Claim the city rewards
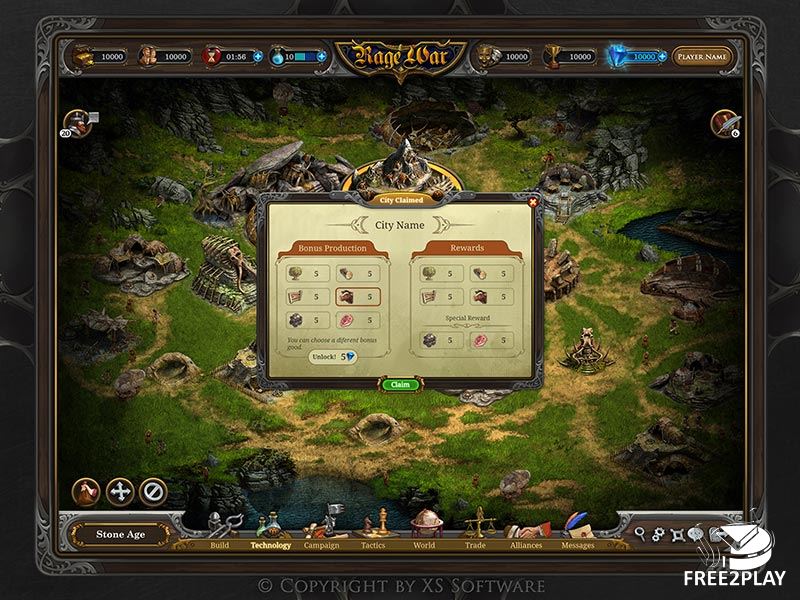 (x=399, y=384)
